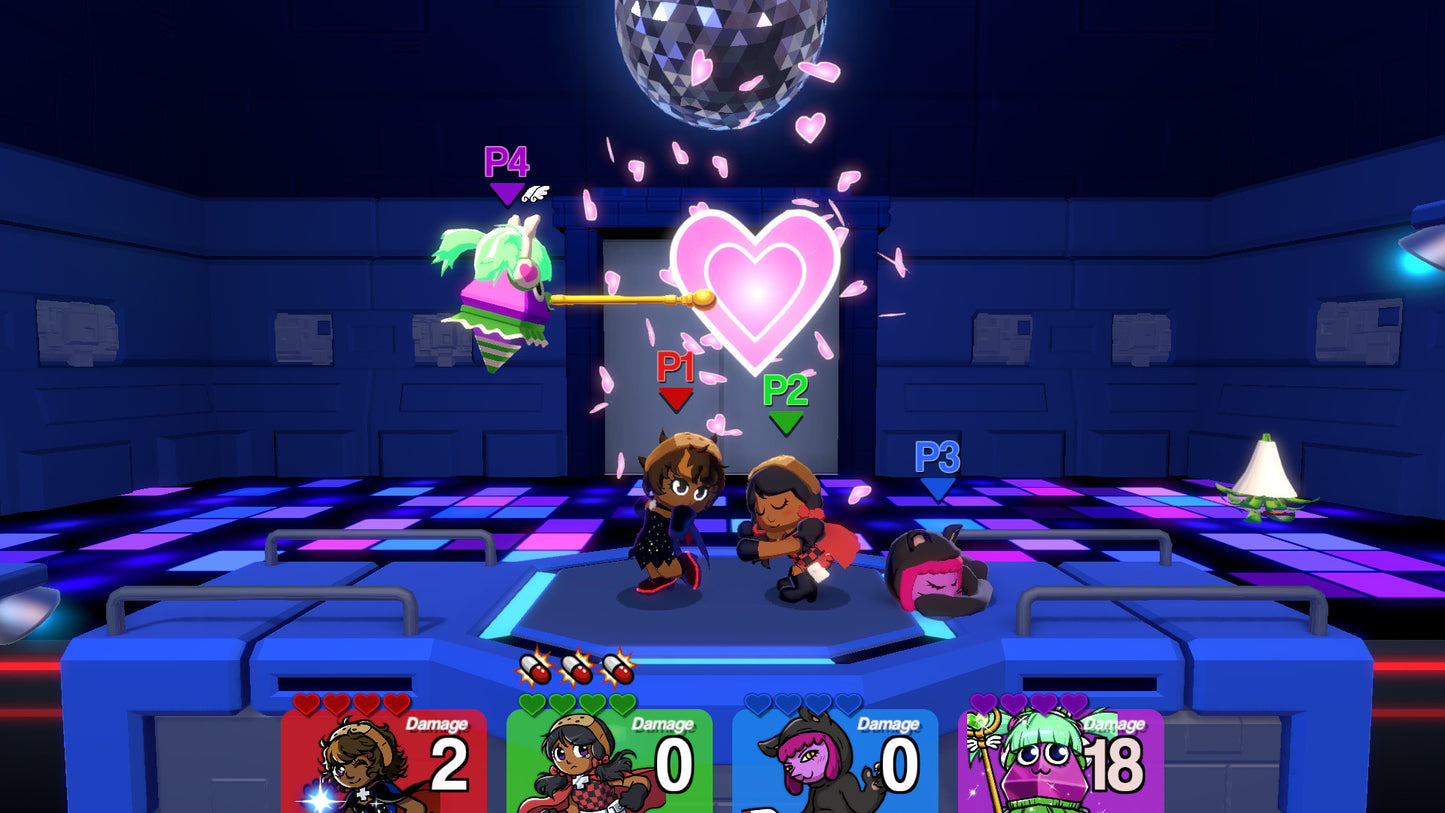The height and width of the screenshot is (813, 1445).
Task: Select P2's green arrow marker
Action: click(x=784, y=418)
